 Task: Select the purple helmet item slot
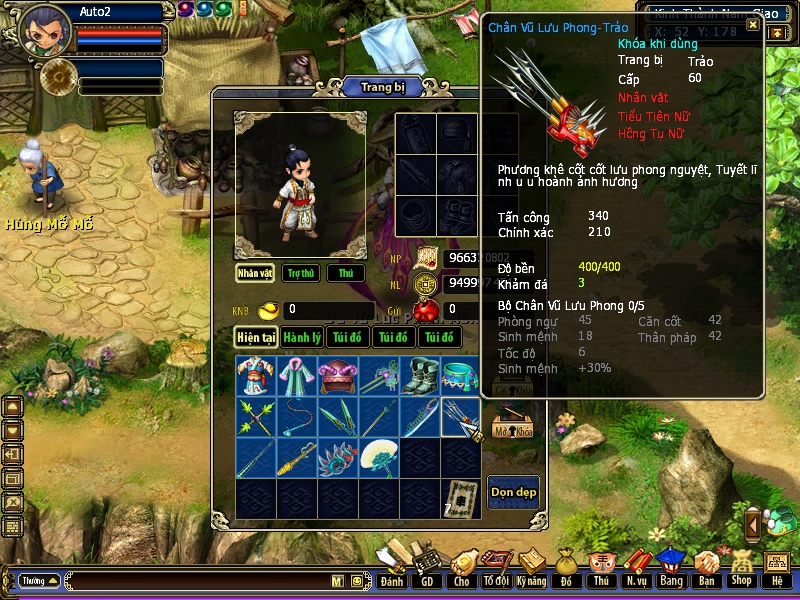[x=338, y=376]
